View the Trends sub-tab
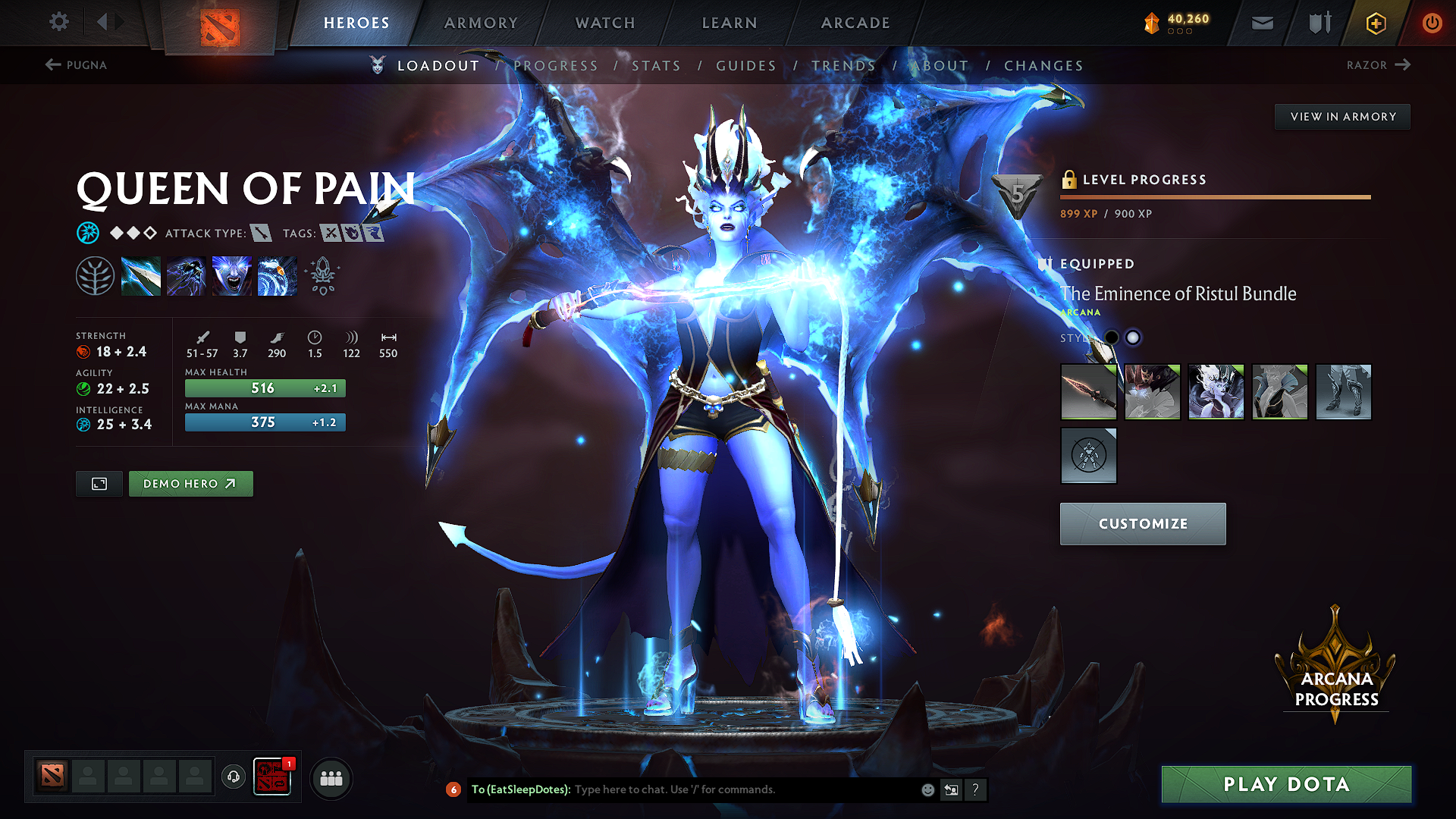This screenshot has width=1456, height=819. click(x=843, y=66)
